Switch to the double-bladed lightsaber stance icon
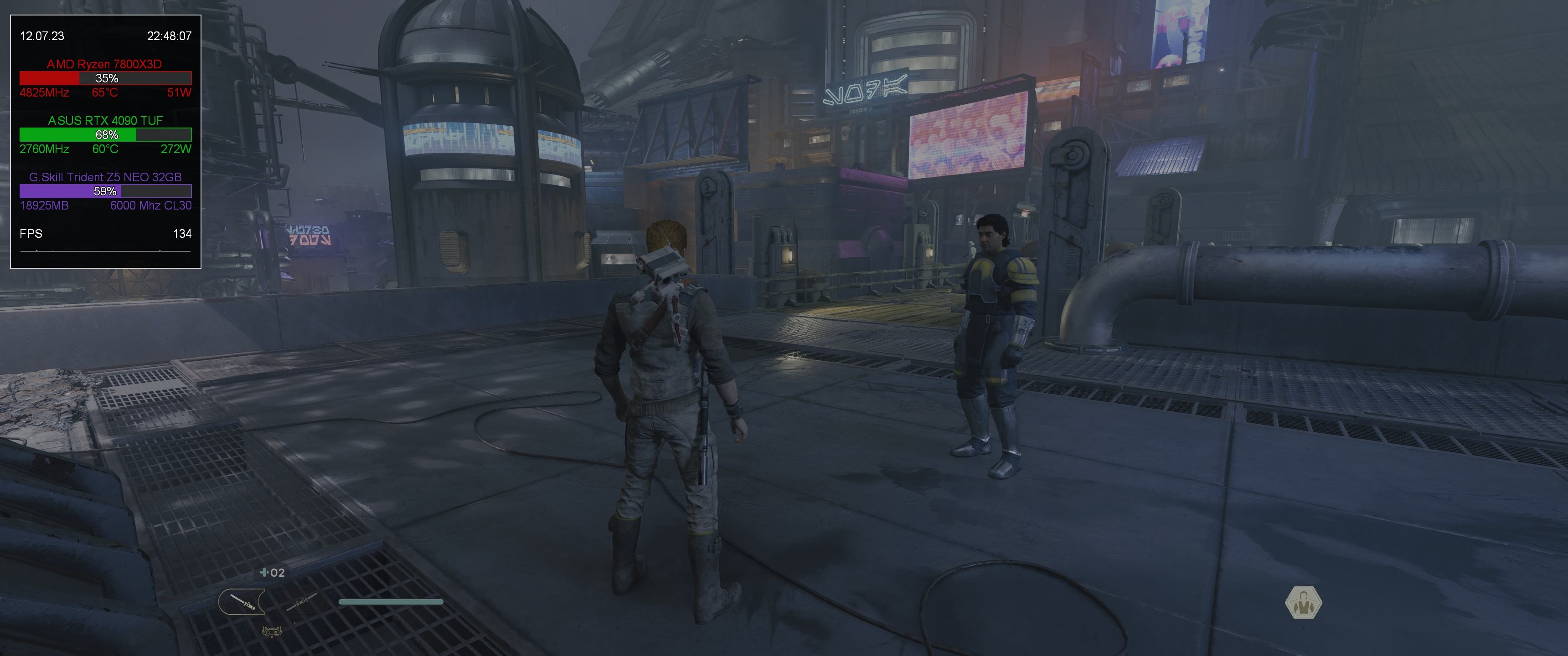The width and height of the screenshot is (1568, 656). (302, 602)
